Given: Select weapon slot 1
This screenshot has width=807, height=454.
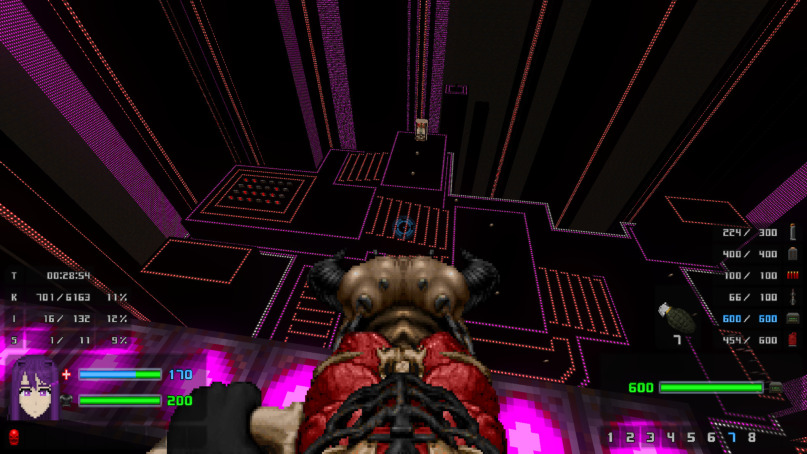Looking at the screenshot, I should tap(612, 437).
